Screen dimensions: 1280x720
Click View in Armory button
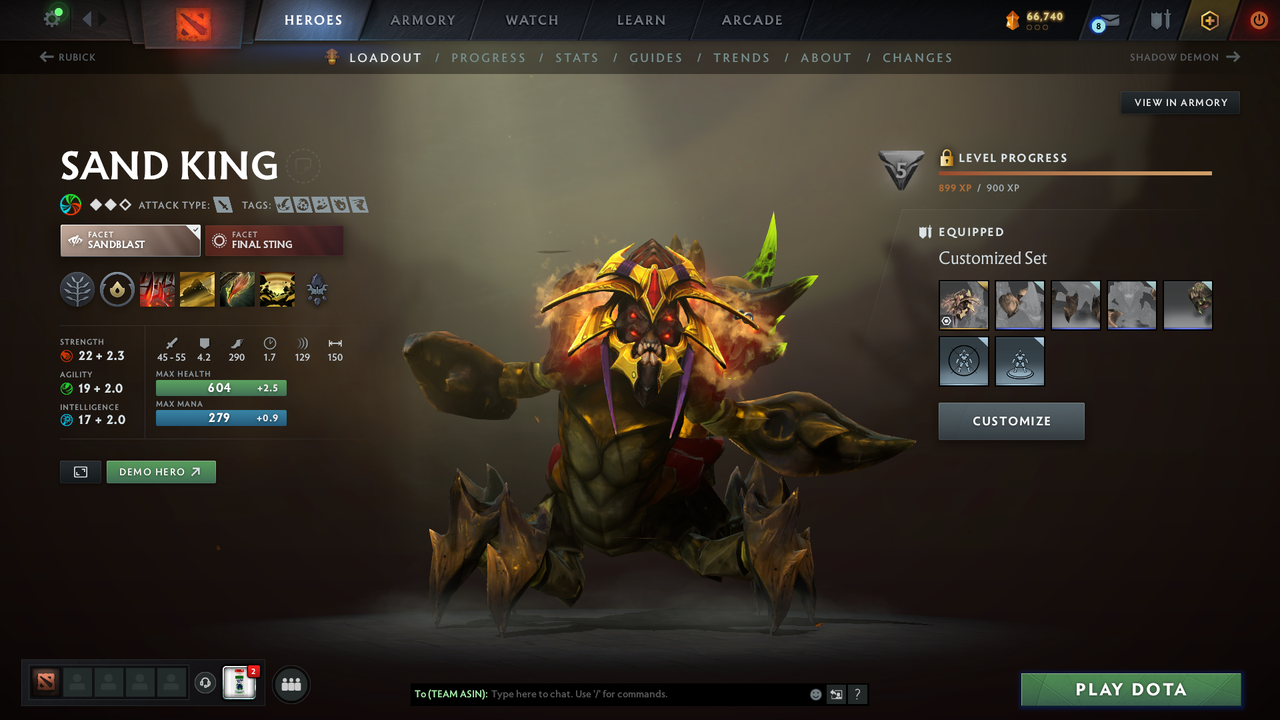(1180, 102)
